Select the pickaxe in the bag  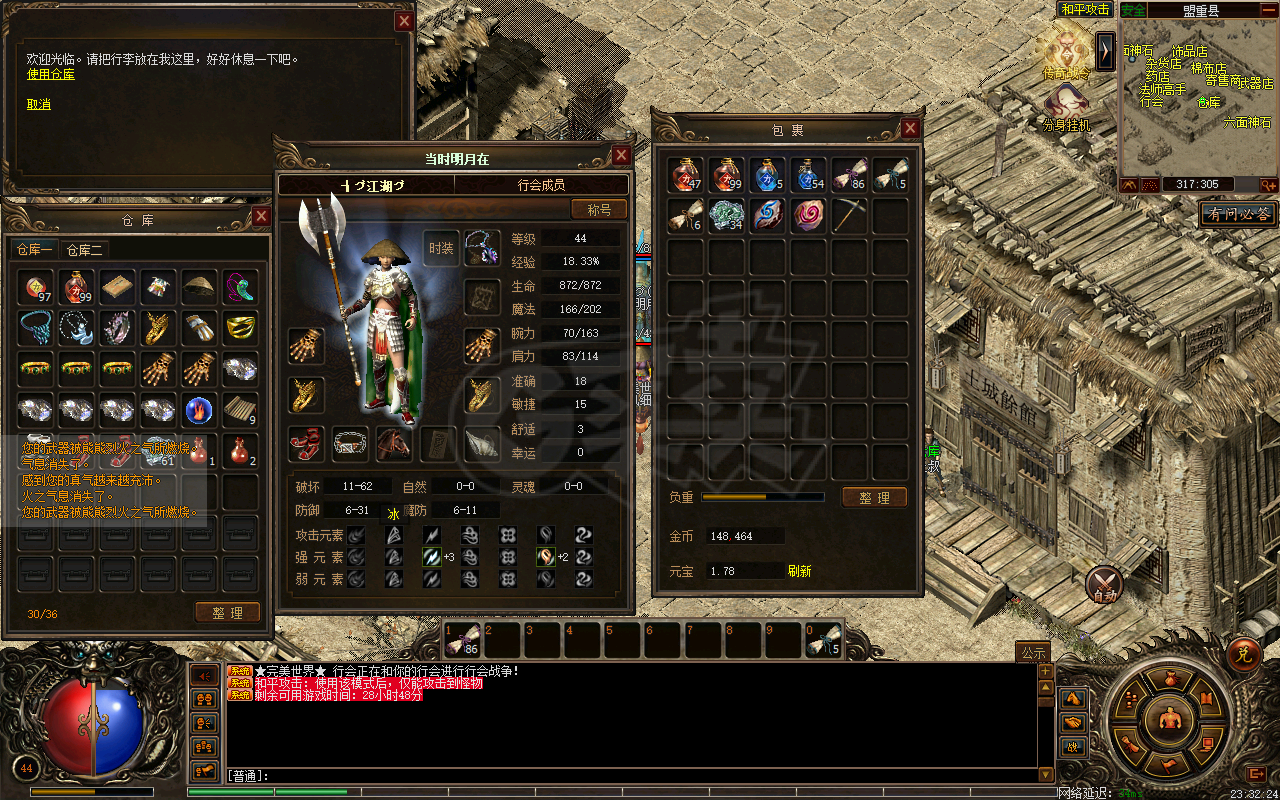(x=849, y=216)
